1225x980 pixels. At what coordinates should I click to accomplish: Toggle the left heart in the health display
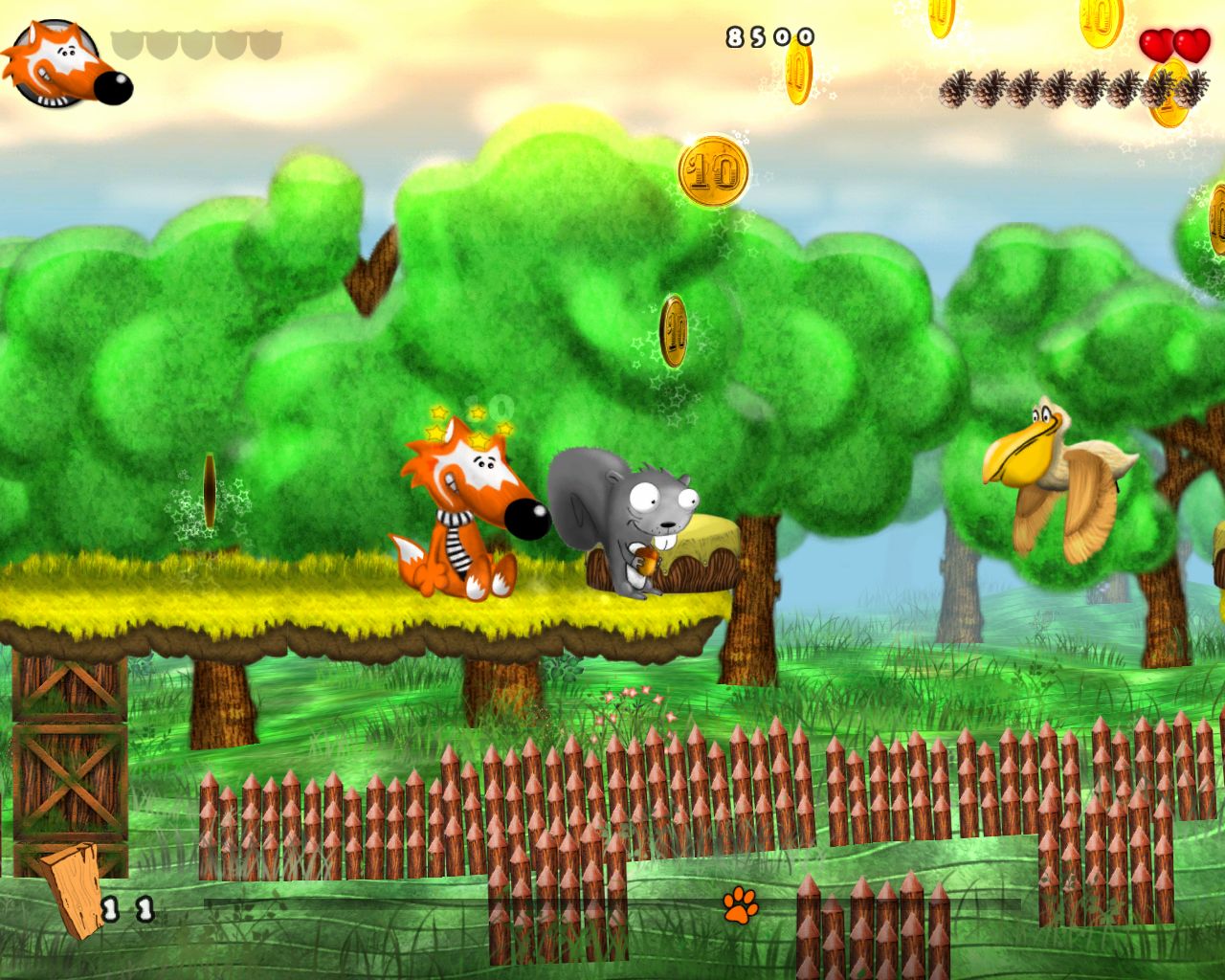[x=1157, y=45]
